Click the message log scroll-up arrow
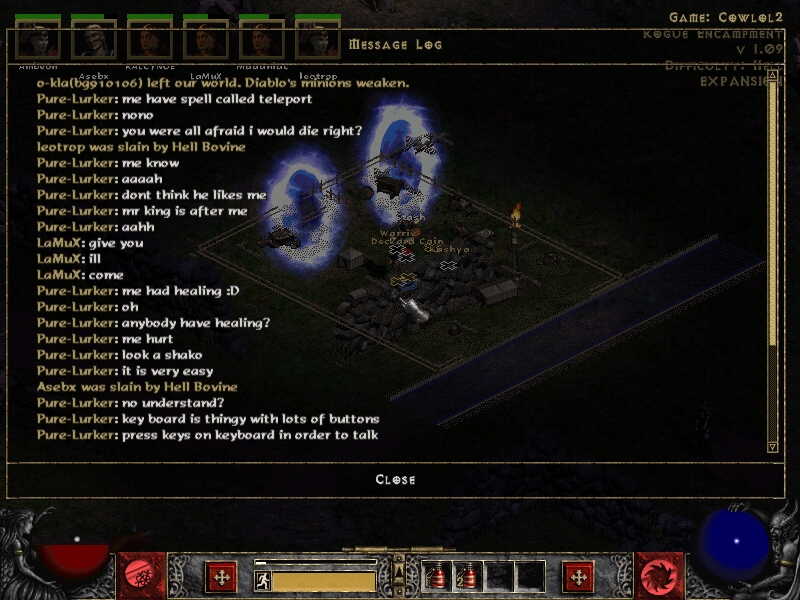Image resolution: width=800 pixels, height=600 pixels. point(772,73)
